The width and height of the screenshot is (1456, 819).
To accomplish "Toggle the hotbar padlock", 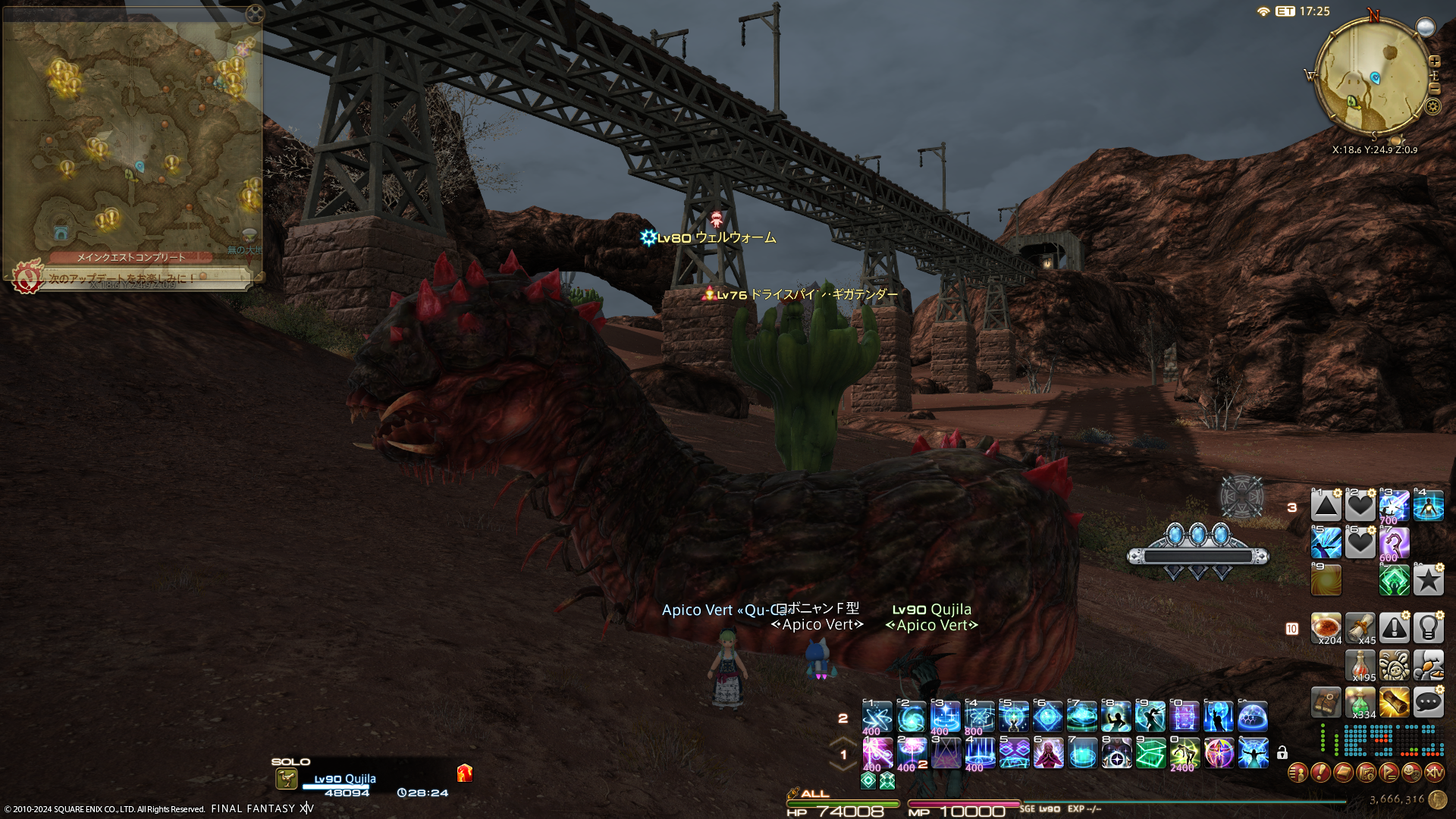I will point(1282,753).
